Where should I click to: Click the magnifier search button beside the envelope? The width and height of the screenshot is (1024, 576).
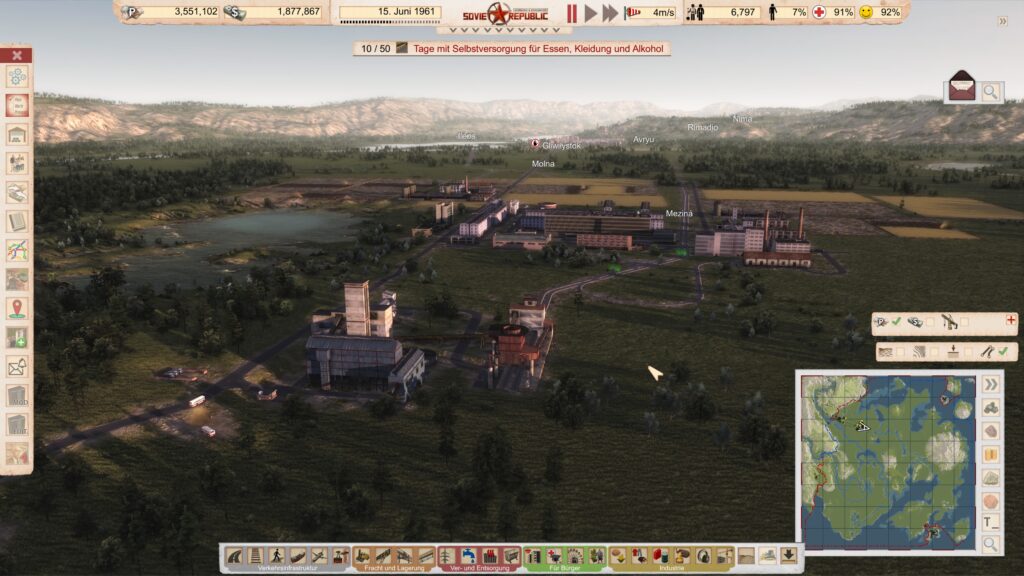tap(990, 92)
